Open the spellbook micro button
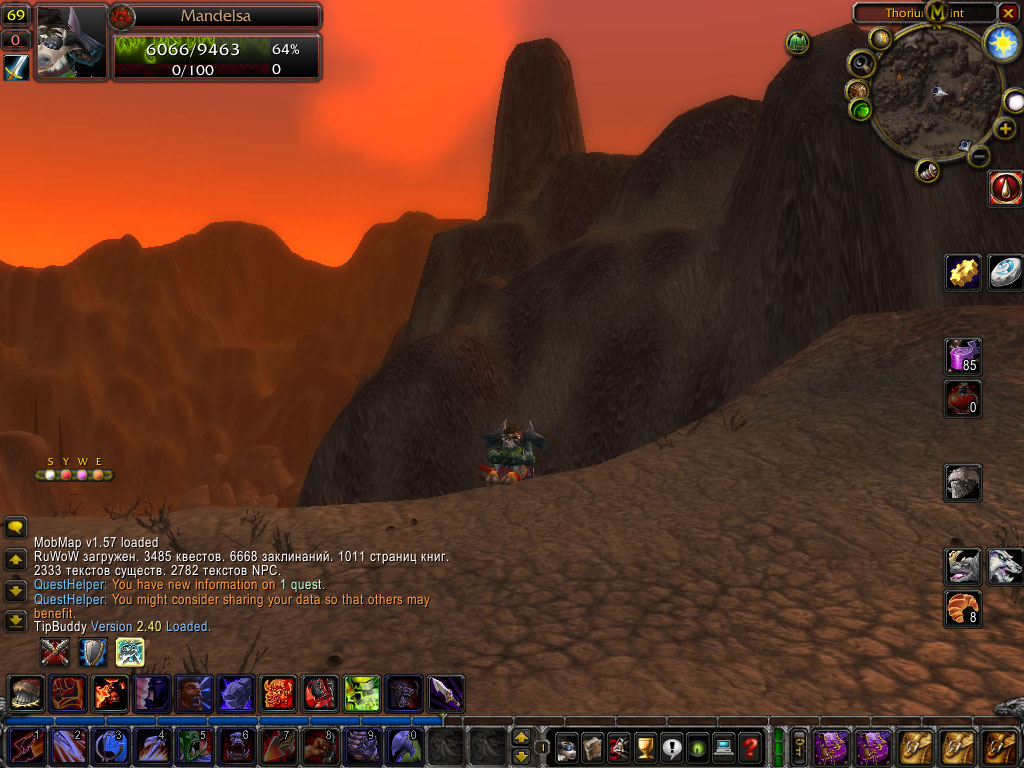 [x=593, y=747]
